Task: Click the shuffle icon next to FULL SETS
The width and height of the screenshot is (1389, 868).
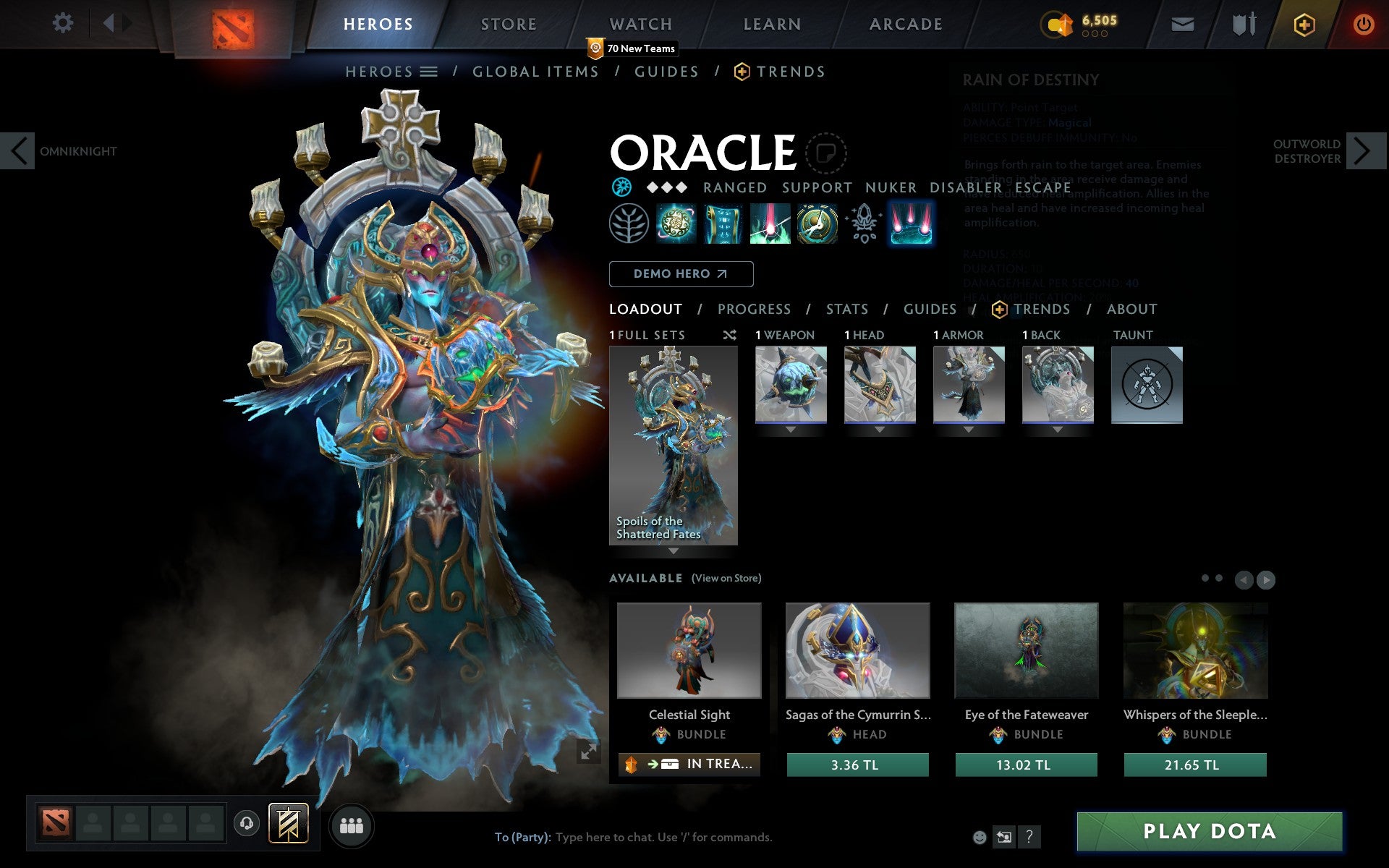Action: (729, 335)
